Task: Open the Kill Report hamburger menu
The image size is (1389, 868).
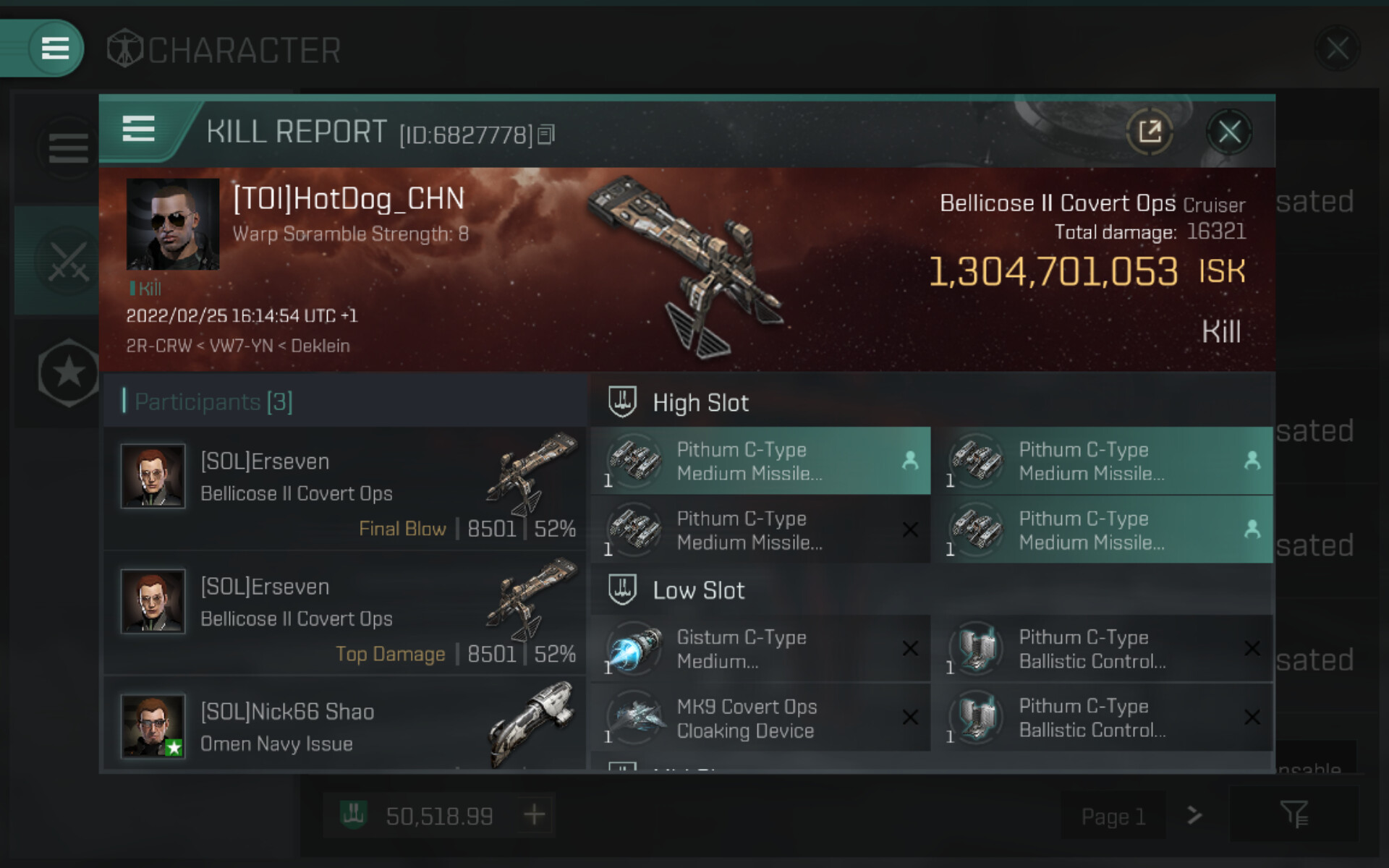Action: click(x=138, y=129)
